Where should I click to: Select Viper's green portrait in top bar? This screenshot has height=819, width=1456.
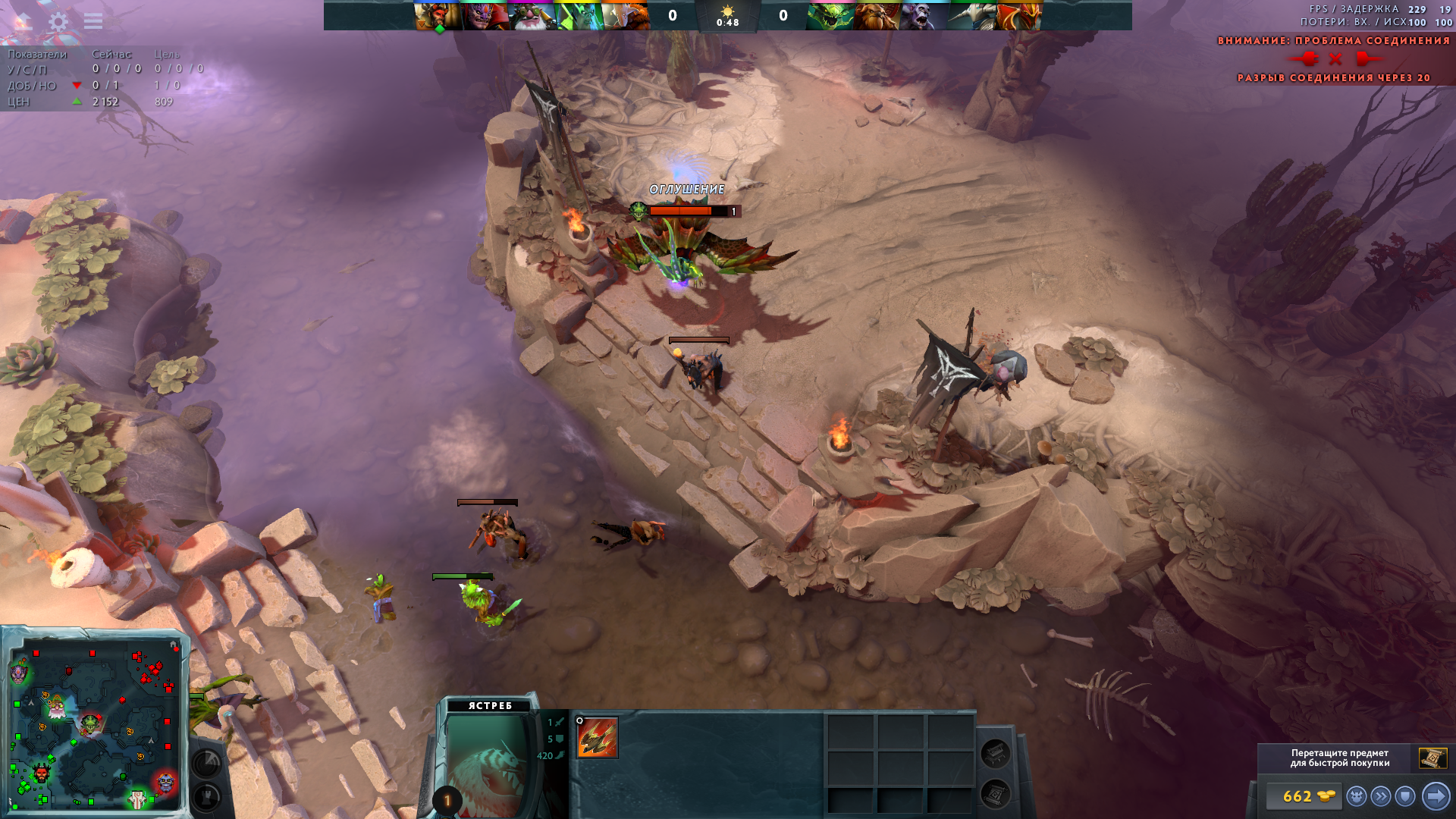click(x=830, y=16)
